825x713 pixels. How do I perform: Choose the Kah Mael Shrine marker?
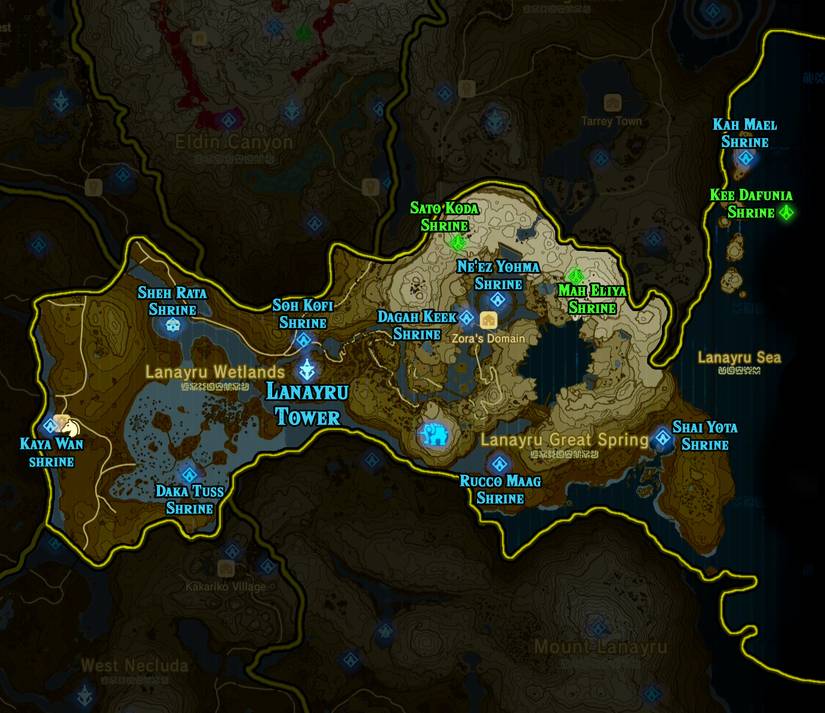click(x=744, y=159)
